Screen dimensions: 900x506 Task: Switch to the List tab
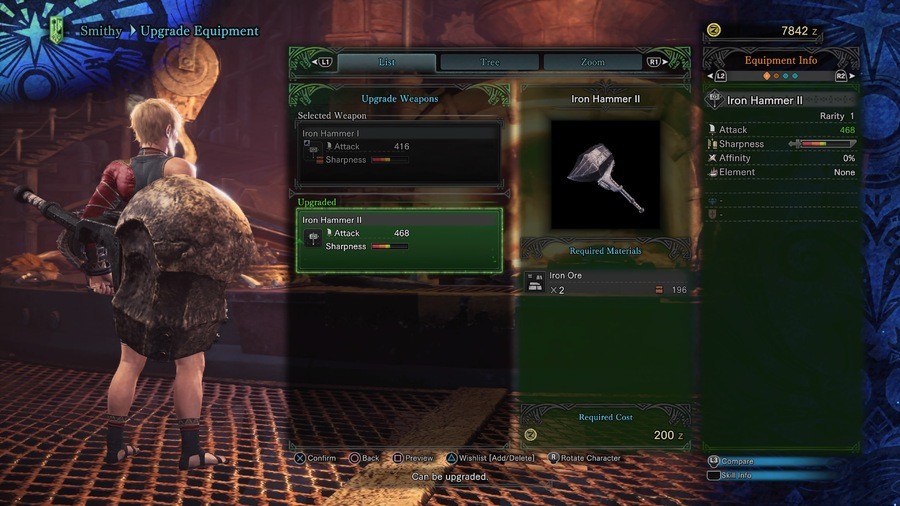point(386,62)
